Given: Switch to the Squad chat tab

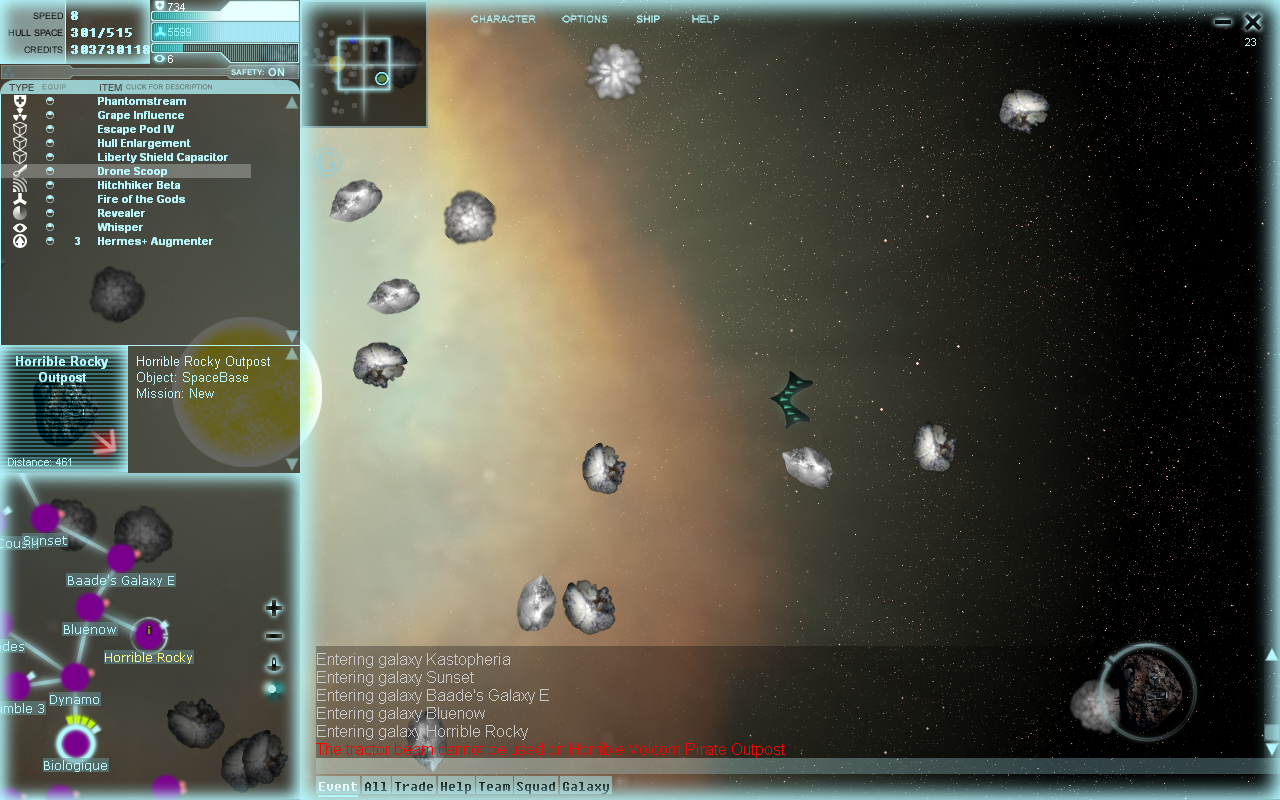Looking at the screenshot, I should [x=536, y=787].
